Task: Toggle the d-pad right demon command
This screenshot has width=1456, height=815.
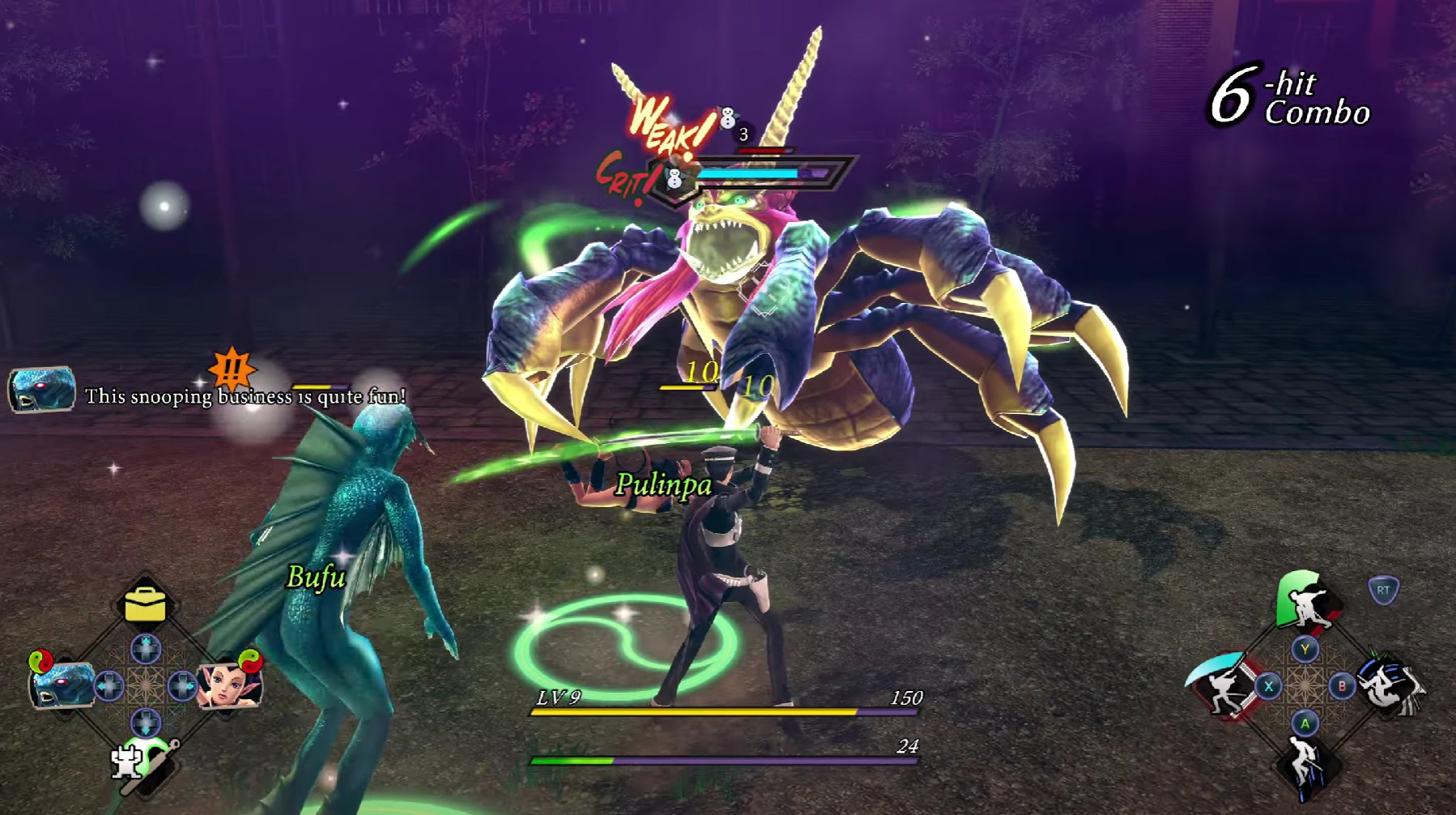Action: point(181,685)
